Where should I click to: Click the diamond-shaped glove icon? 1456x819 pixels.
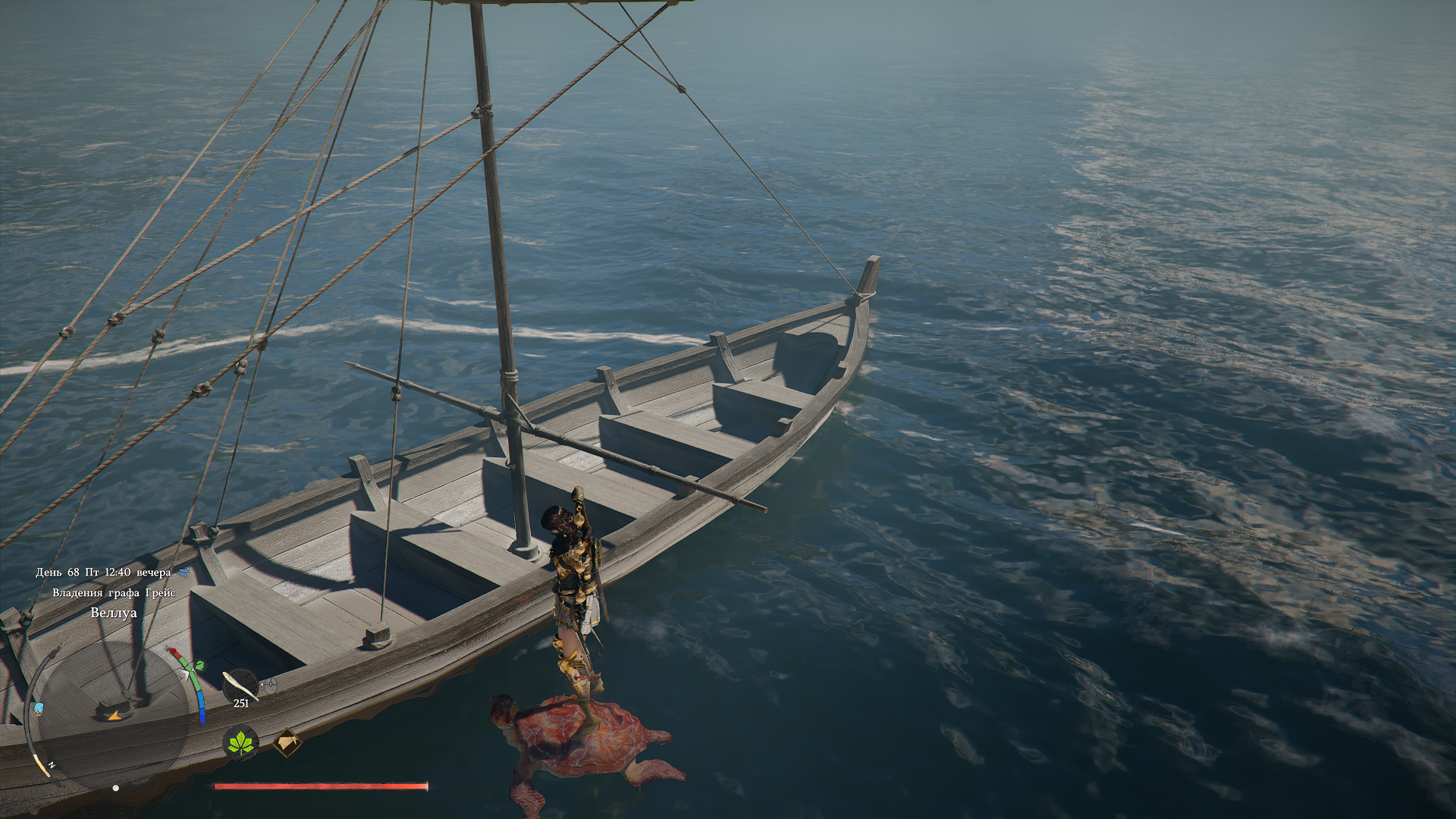pos(287,743)
